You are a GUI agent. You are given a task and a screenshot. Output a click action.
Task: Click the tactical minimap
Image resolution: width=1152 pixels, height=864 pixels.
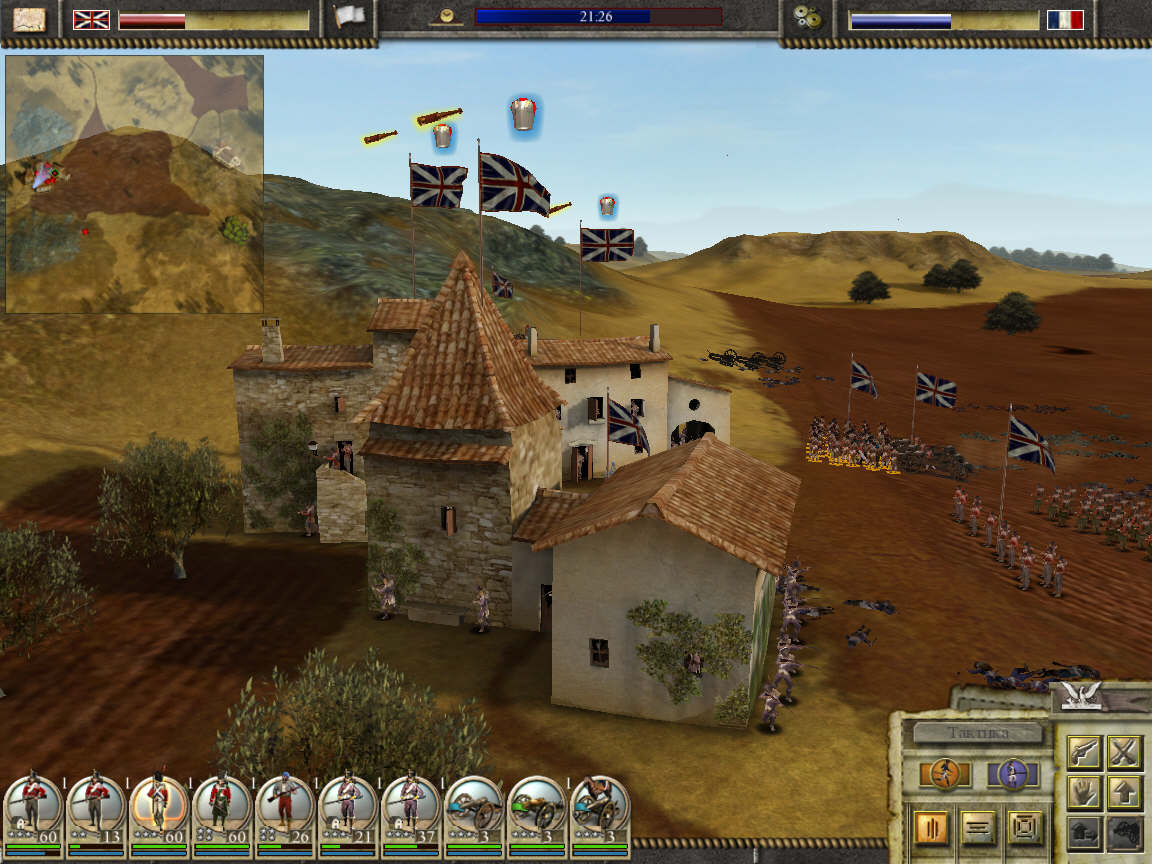point(134,184)
